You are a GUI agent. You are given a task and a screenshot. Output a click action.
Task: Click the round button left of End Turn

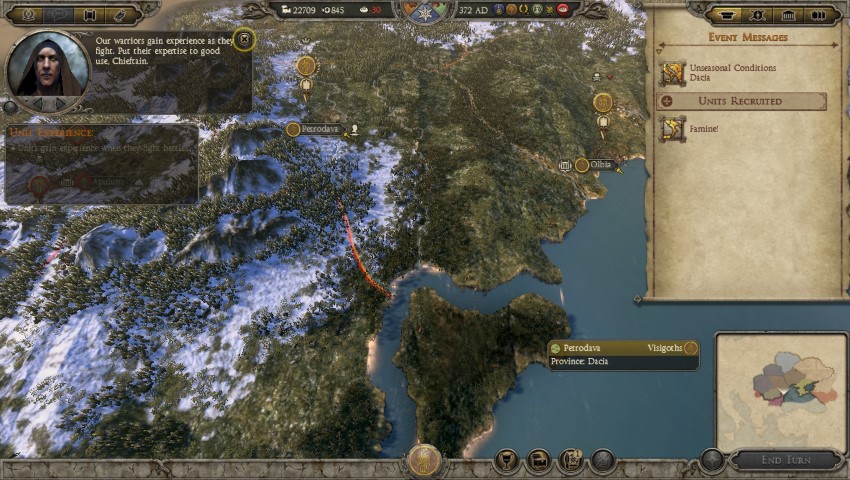click(711, 460)
